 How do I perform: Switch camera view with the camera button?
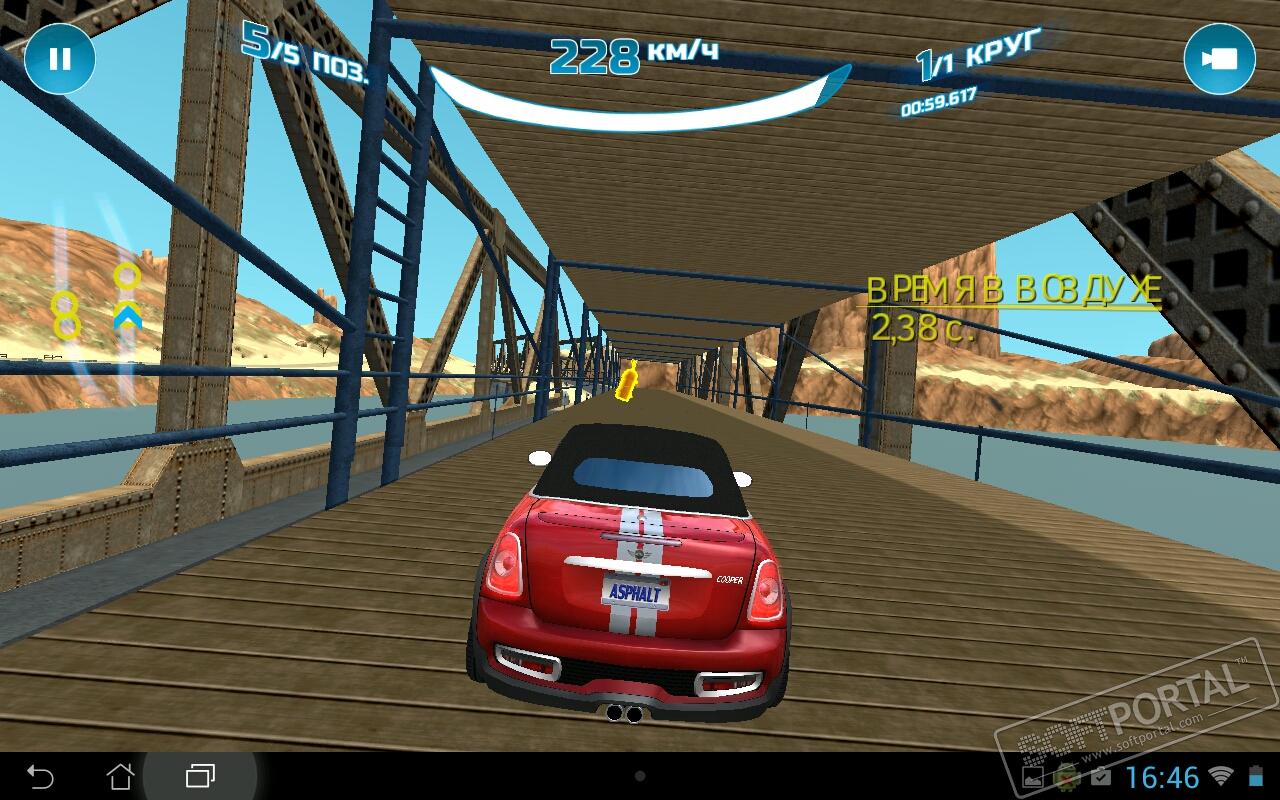pos(1219,59)
